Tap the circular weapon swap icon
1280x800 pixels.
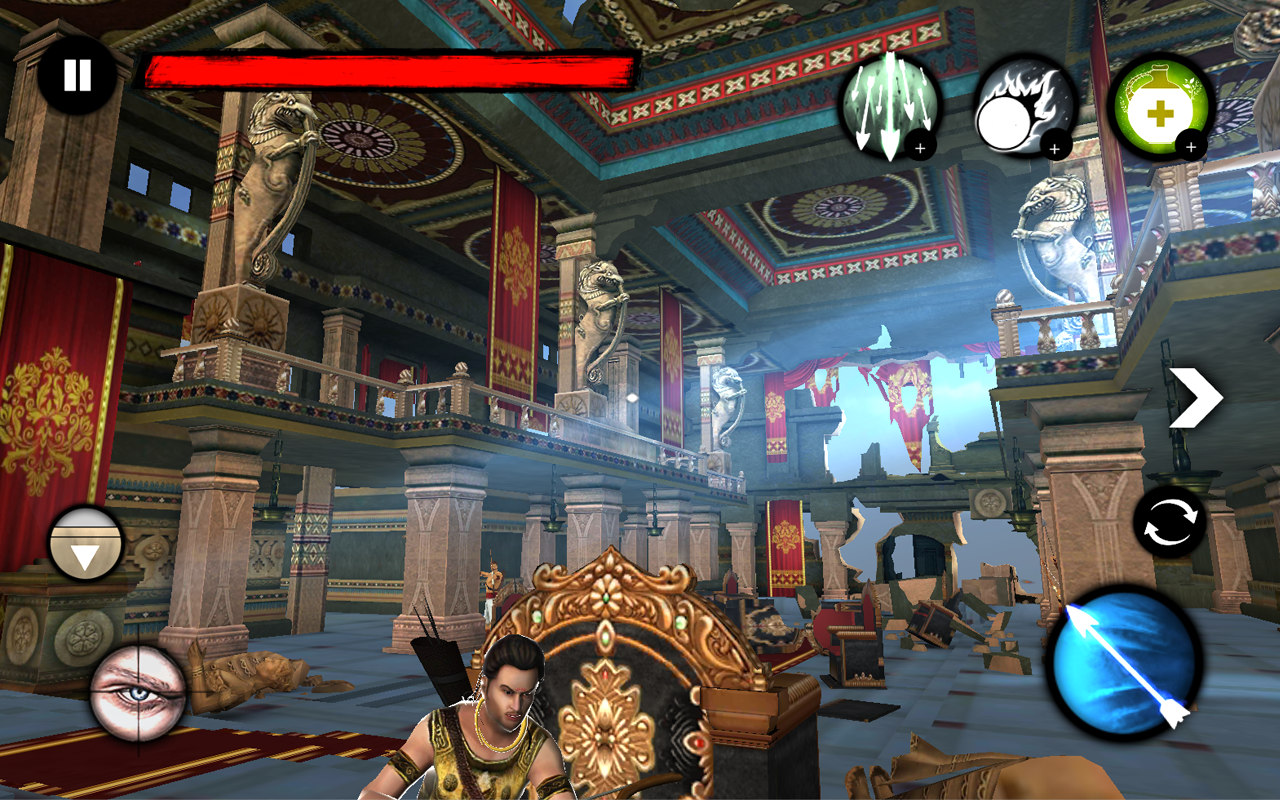1170,523
